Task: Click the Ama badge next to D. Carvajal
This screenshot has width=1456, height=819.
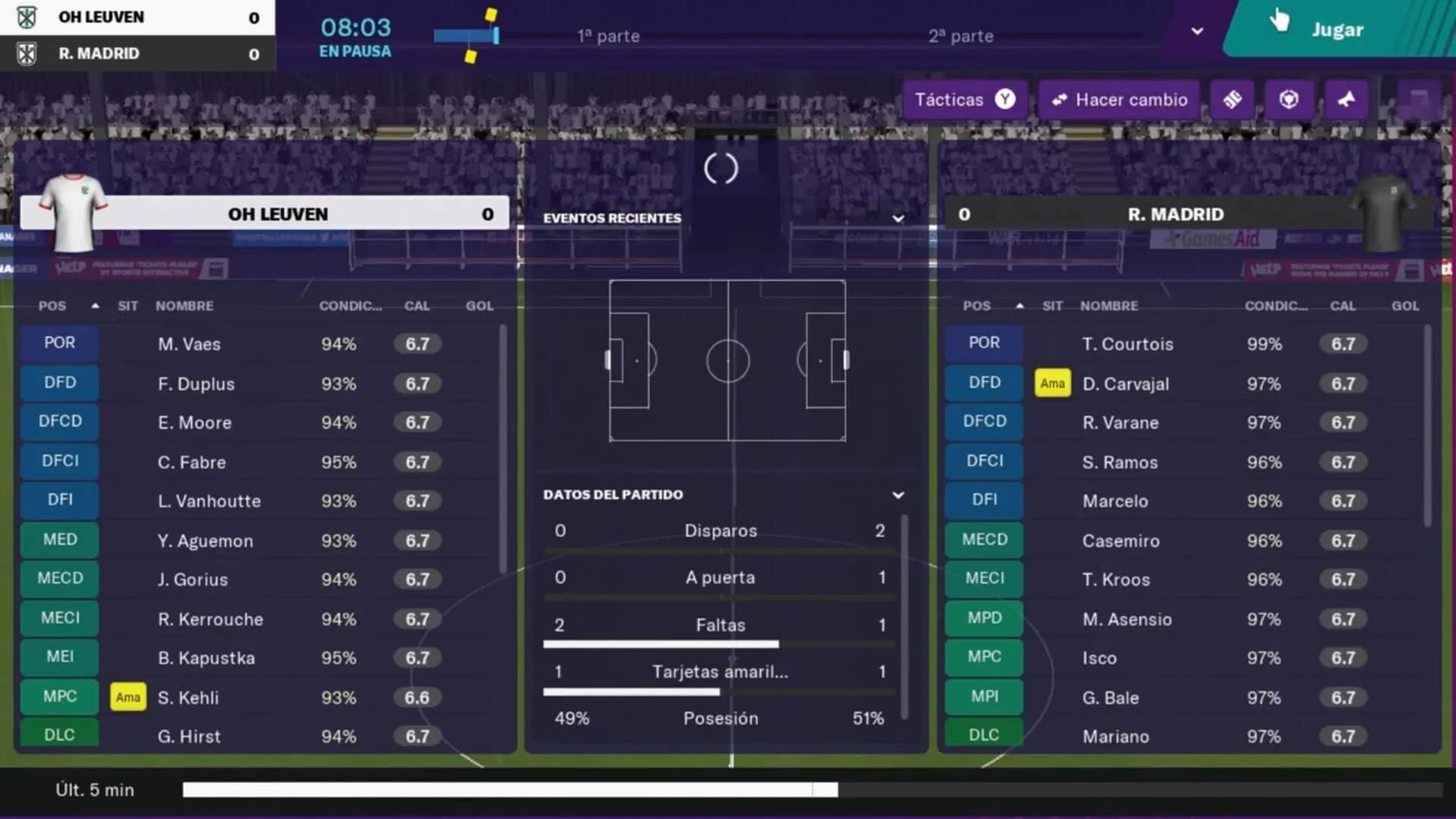Action: (1053, 384)
